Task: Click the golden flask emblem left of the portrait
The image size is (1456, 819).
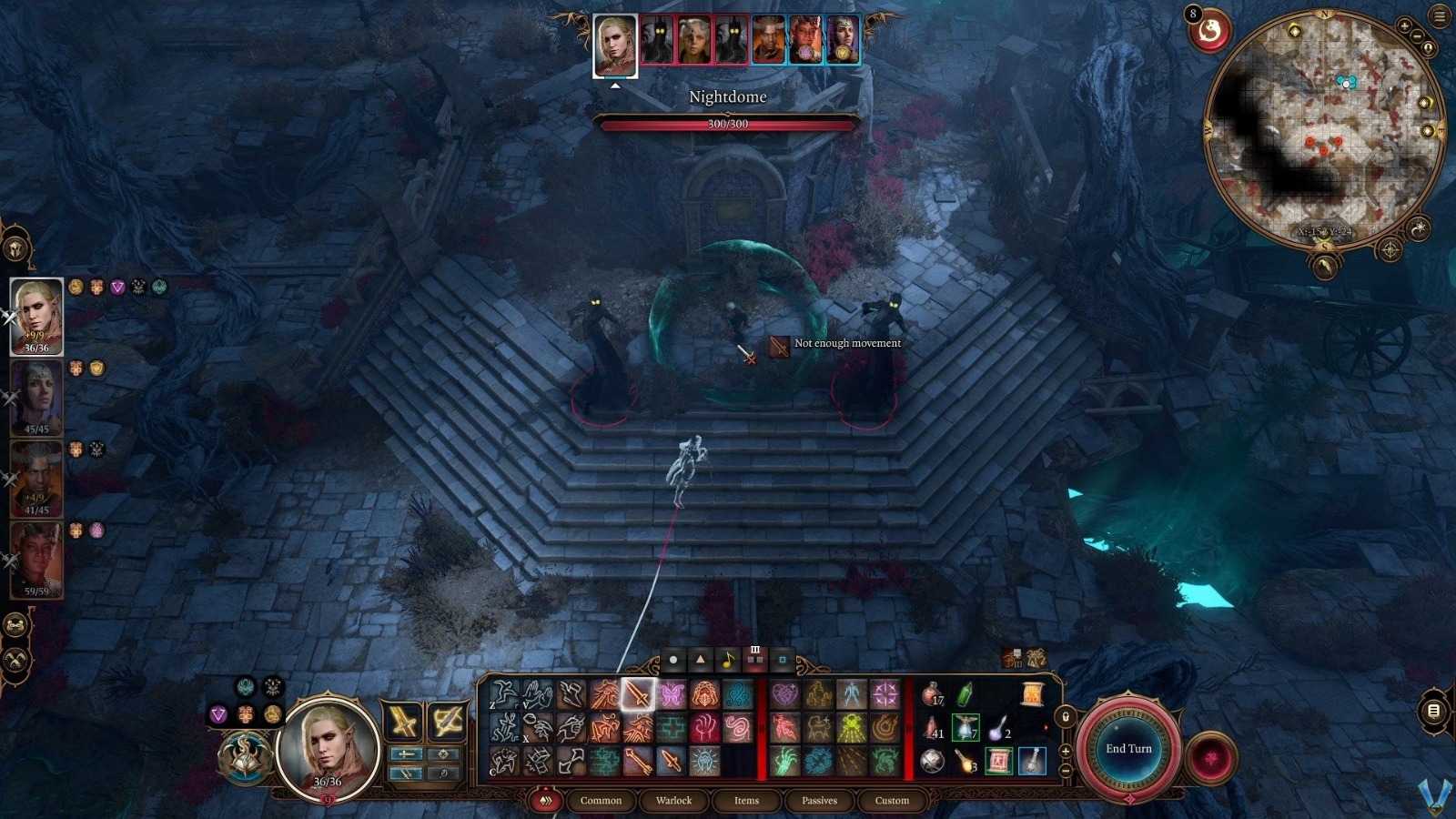Action: pos(273,715)
